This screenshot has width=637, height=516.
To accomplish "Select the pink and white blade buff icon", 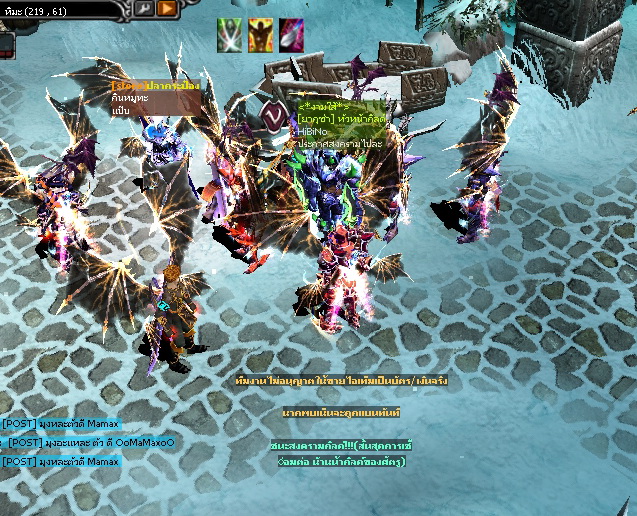I will coord(291,35).
